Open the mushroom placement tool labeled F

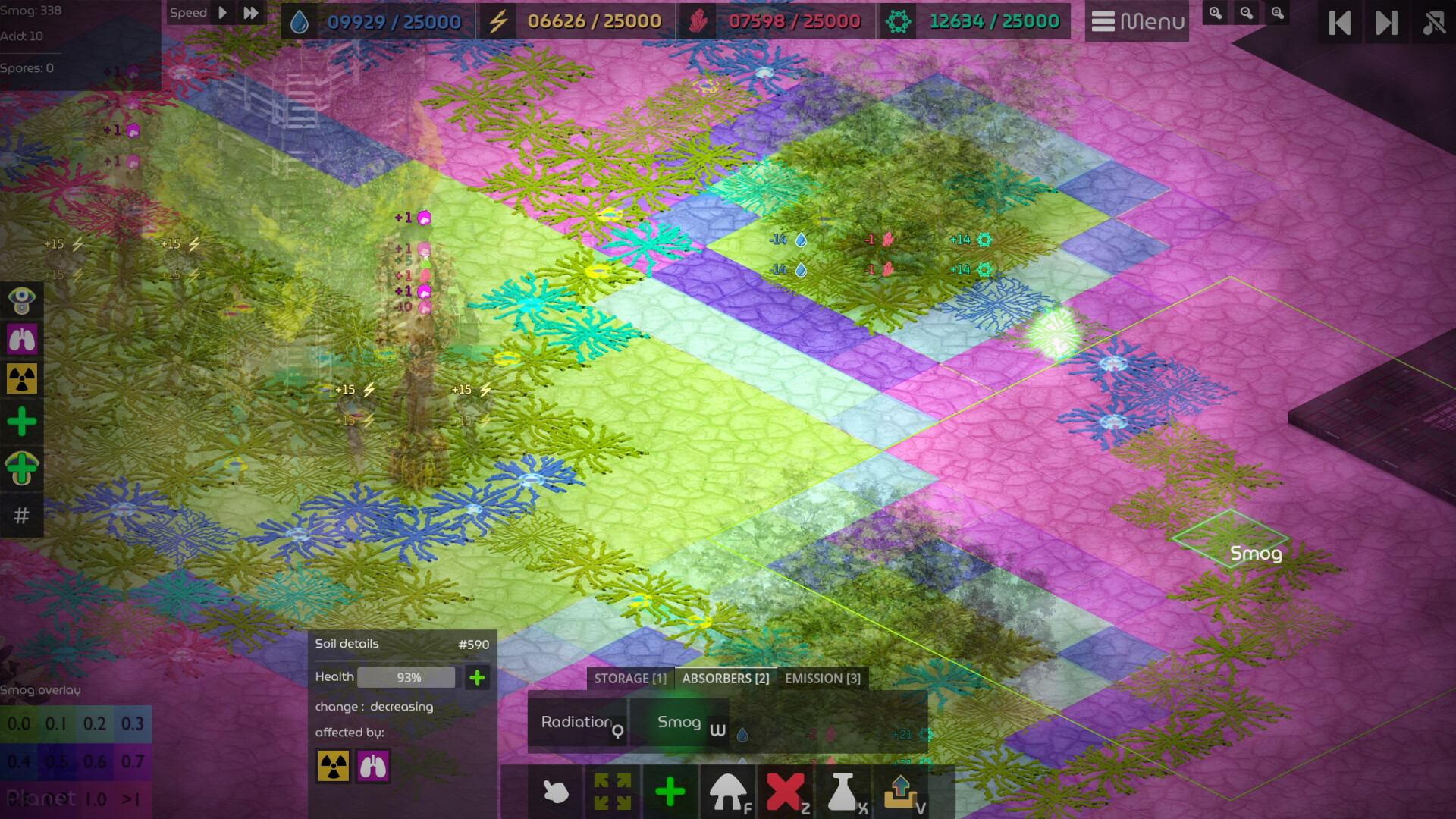728,792
